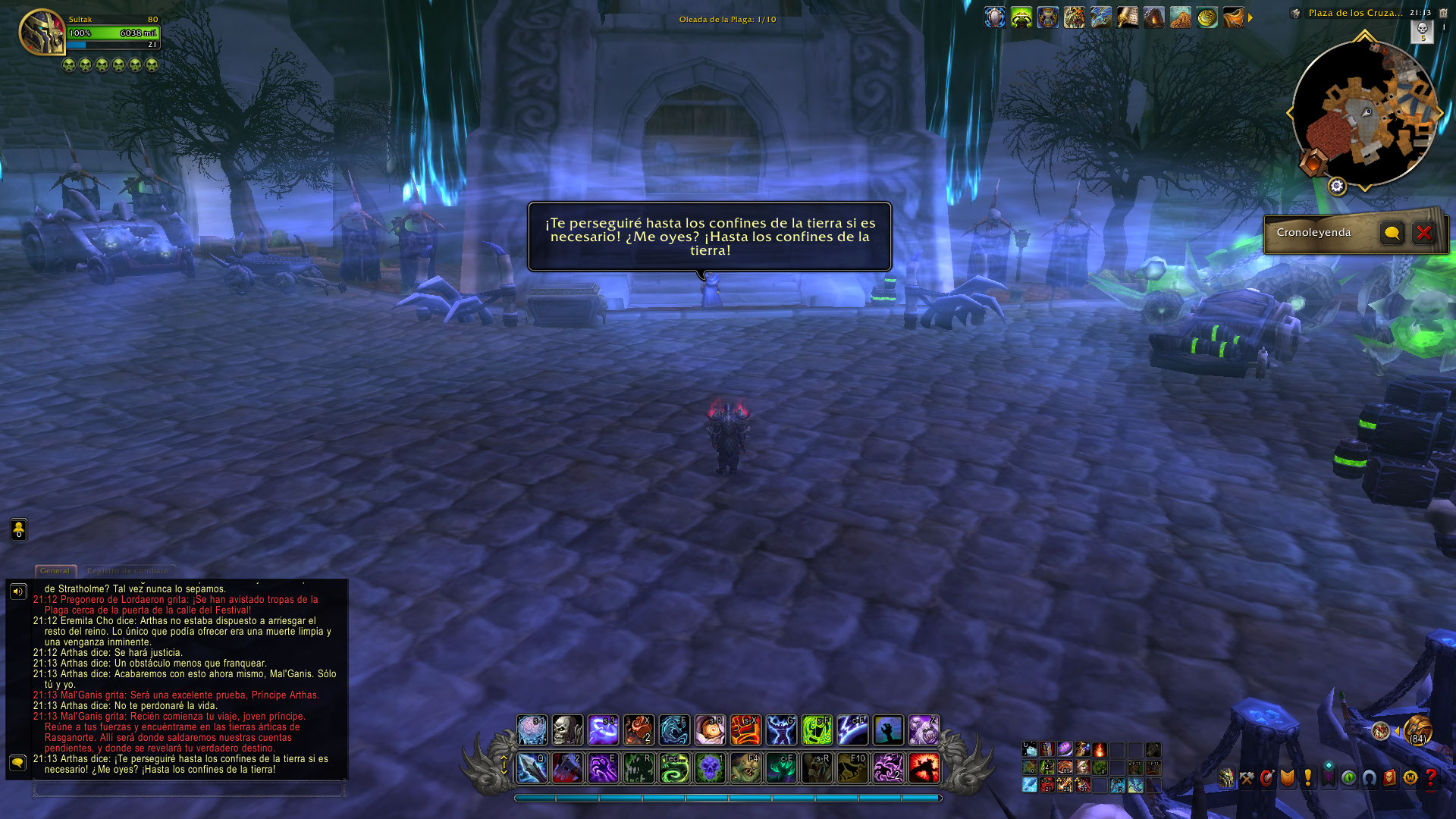Screen dimensions: 1456x819
Task: Cast the red glowing fist ability
Action: [x=745, y=730]
